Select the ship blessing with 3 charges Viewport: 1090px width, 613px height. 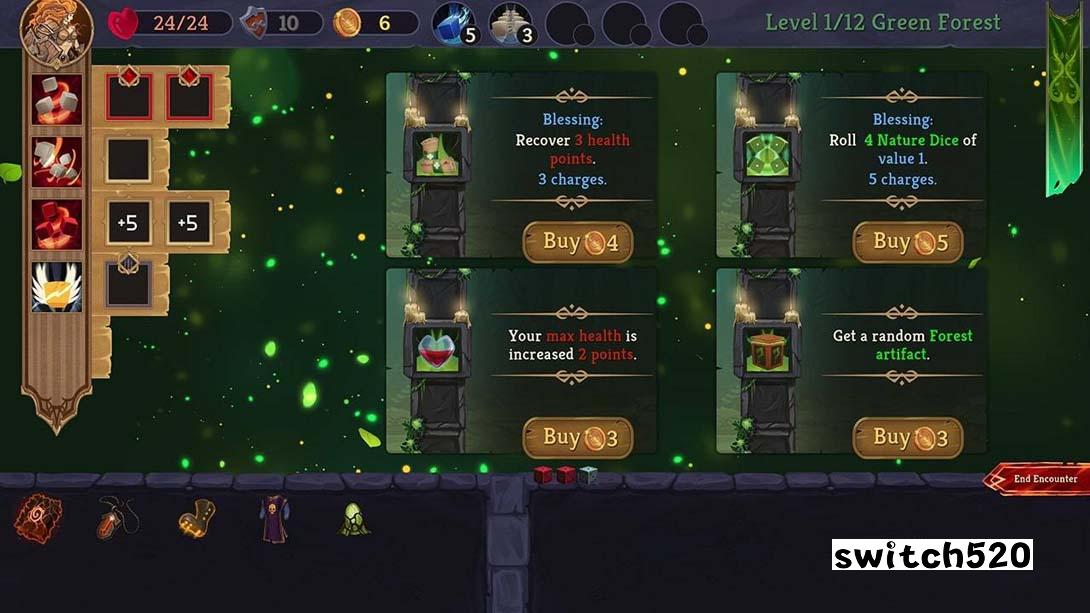point(510,24)
